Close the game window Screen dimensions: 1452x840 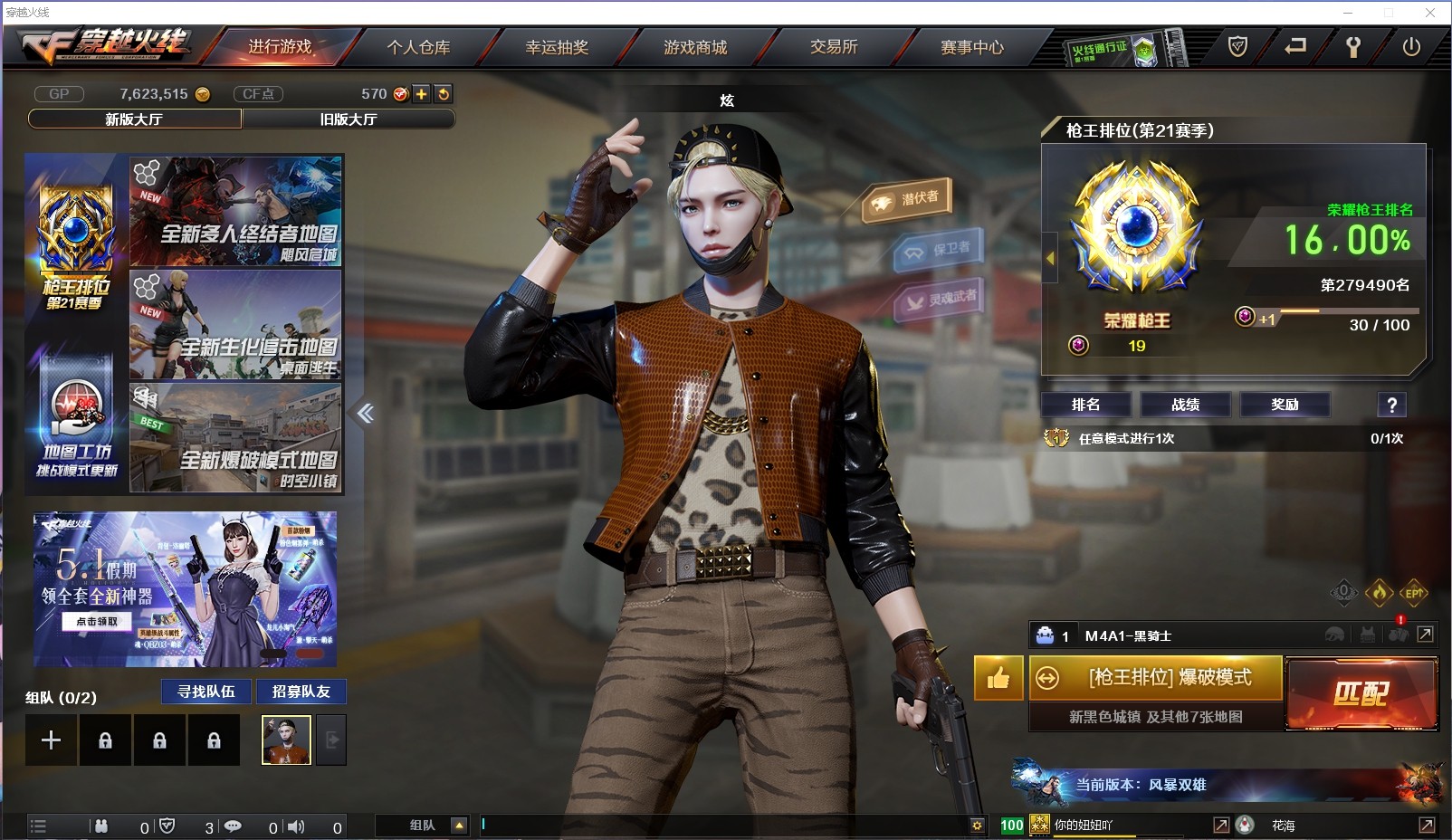(x=1430, y=13)
